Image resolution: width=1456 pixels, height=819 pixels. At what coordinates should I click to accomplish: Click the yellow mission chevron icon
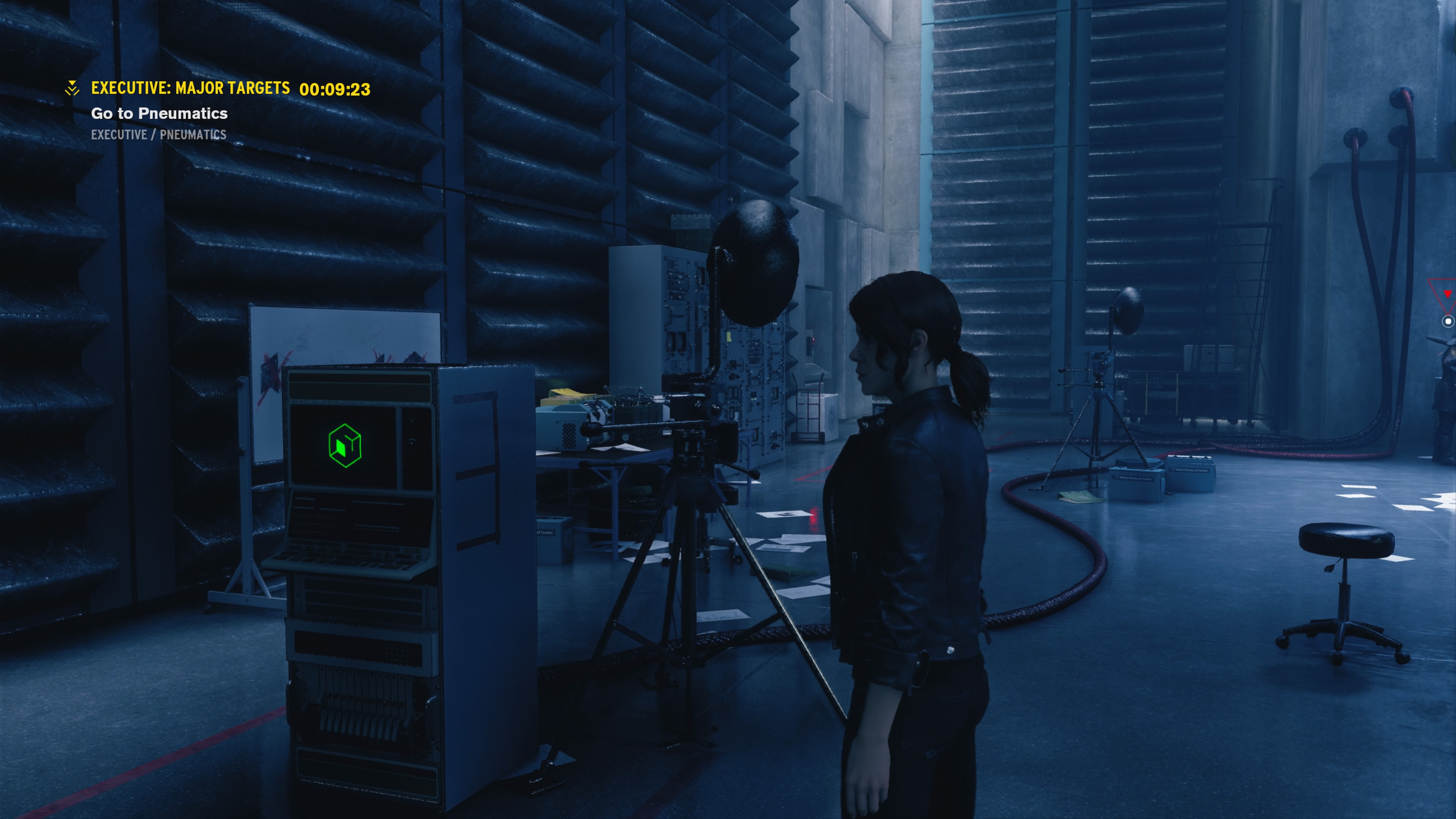point(72,88)
